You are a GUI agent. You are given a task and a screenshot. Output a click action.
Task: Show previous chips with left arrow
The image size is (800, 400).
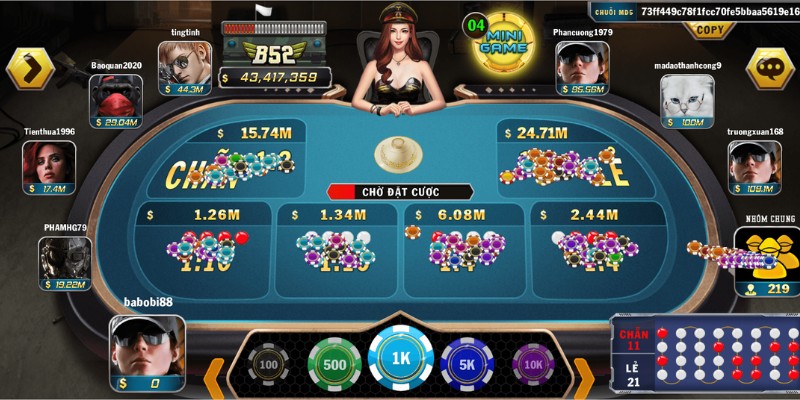click(215, 375)
